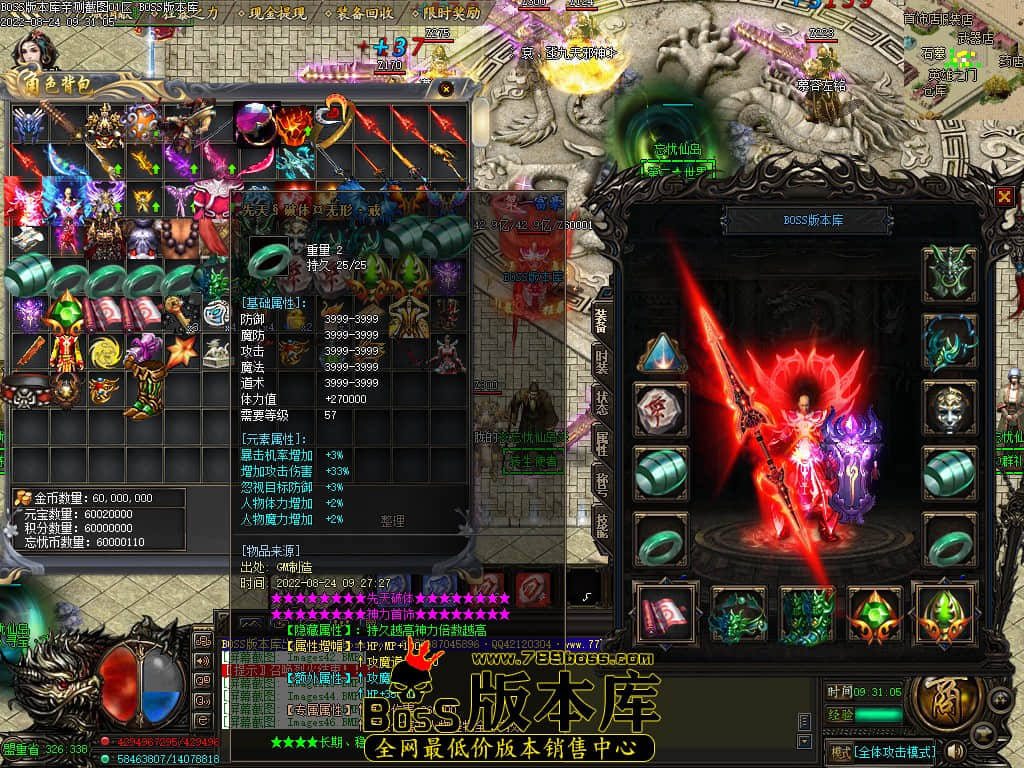Viewport: 1024px width, 768px height.
Task: Select the blue triangle gem slot
Action: tap(661, 353)
